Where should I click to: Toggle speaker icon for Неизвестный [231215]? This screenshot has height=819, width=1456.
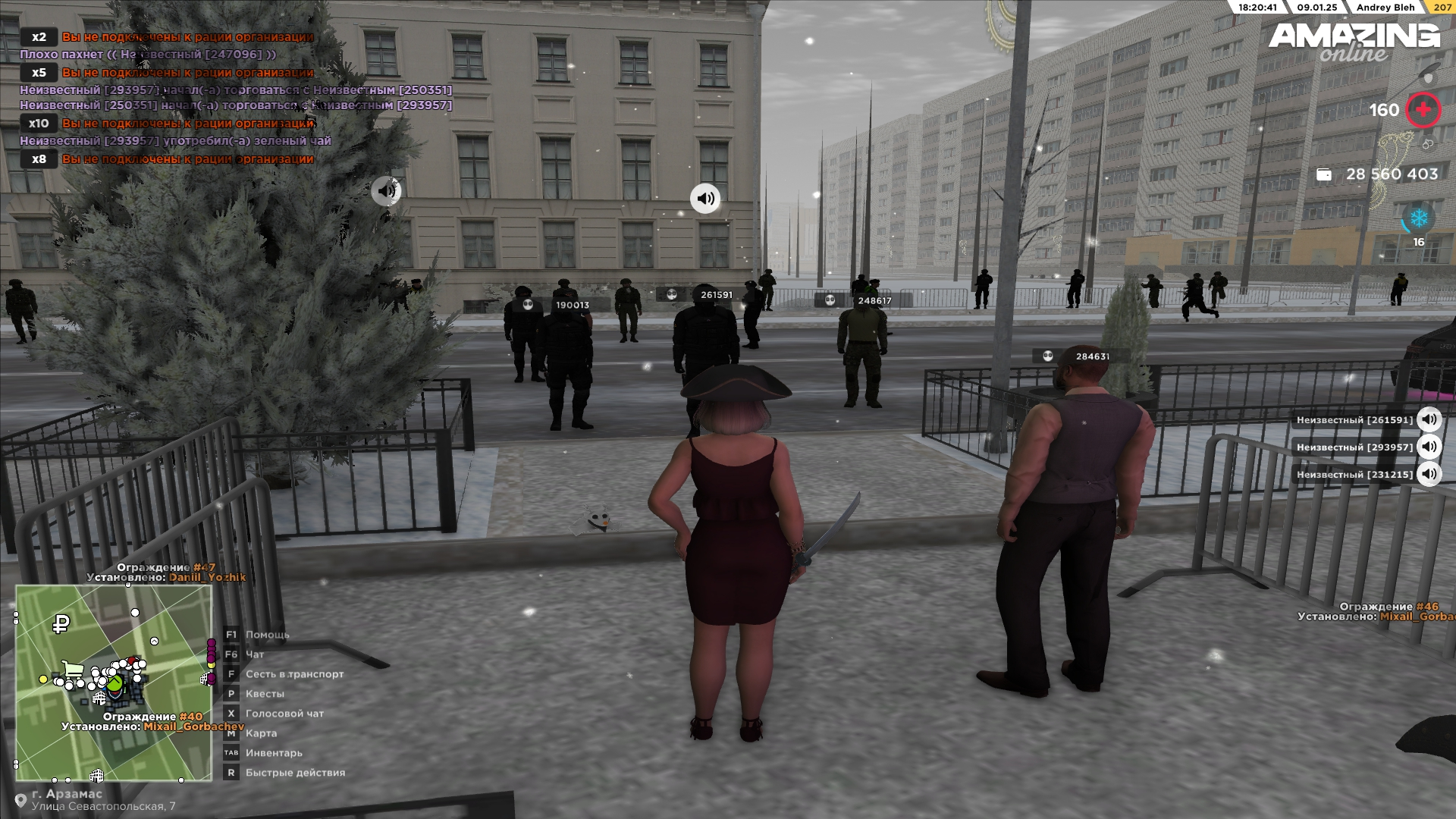pos(1429,474)
